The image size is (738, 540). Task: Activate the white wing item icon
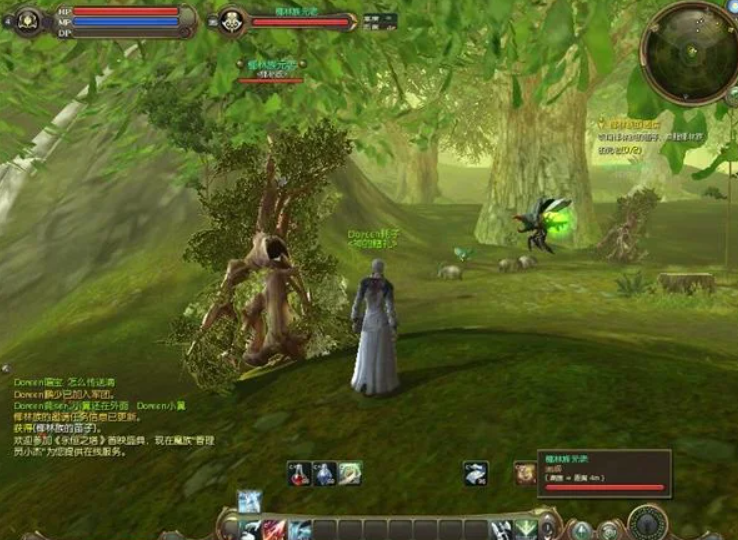477,473
